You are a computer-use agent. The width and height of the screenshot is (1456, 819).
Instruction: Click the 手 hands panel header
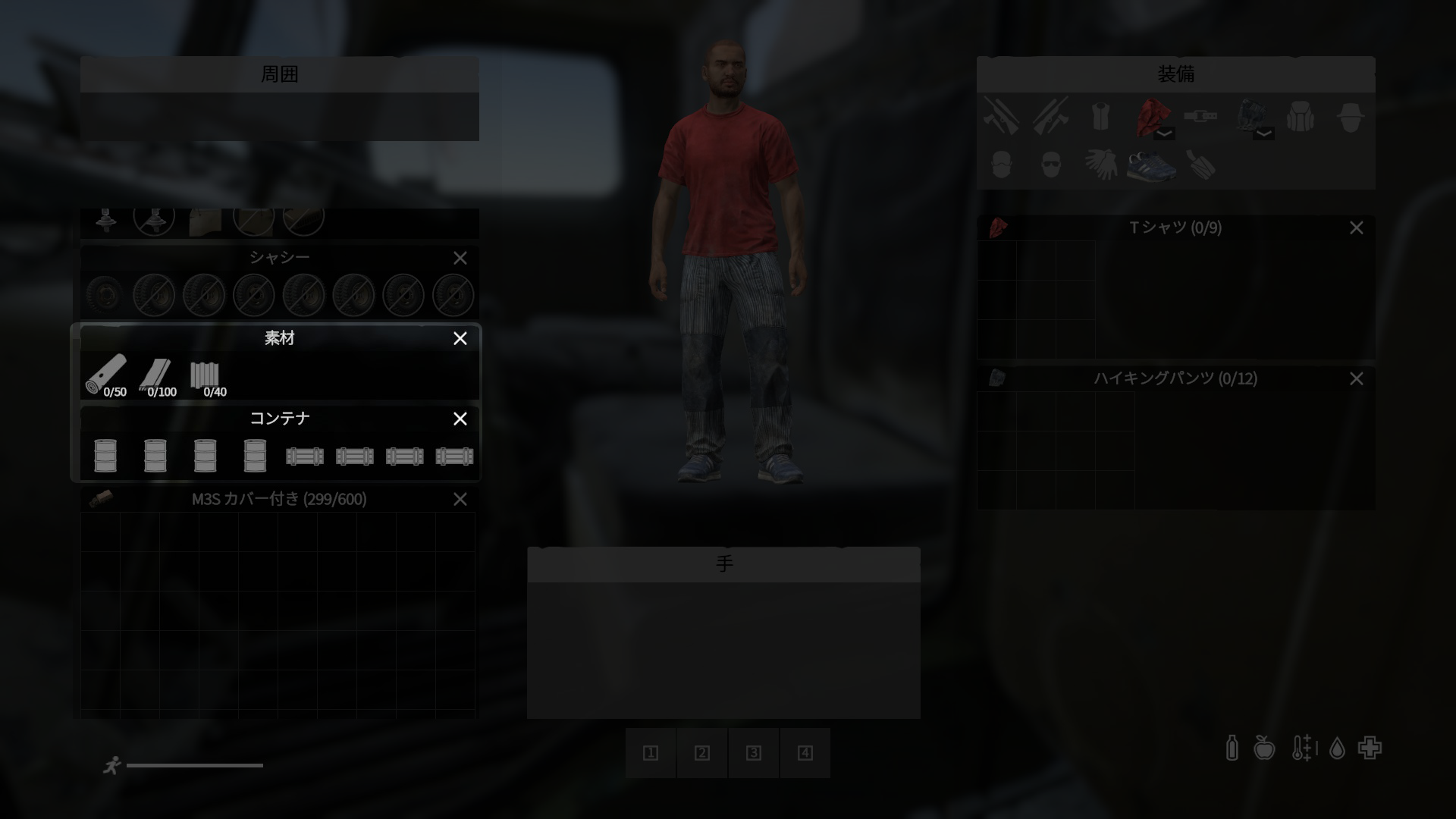[x=723, y=564]
